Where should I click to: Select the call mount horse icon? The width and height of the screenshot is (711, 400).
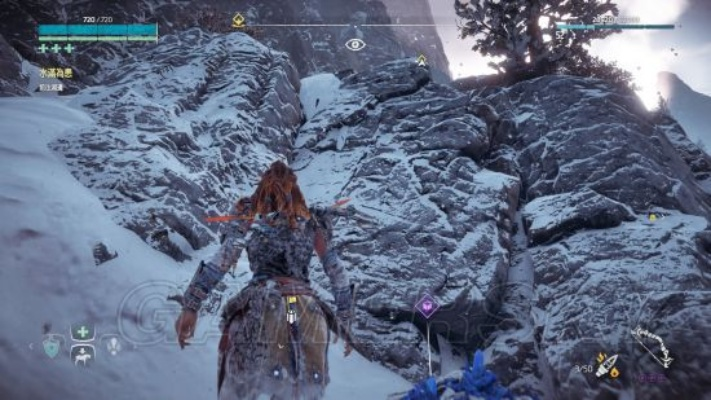83,355
